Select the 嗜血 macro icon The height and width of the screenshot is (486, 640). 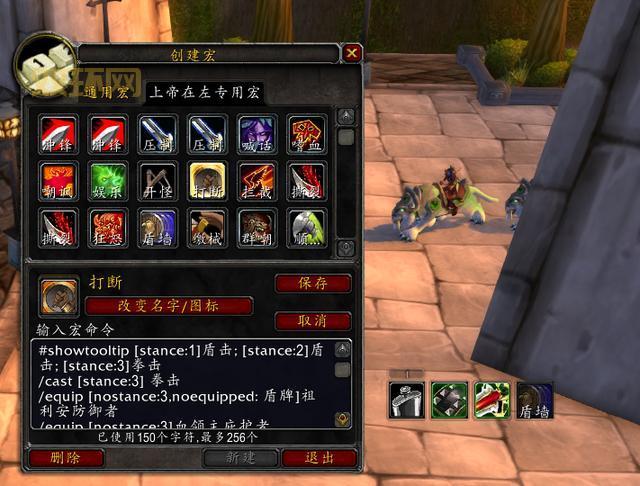pyautogui.click(x=306, y=133)
